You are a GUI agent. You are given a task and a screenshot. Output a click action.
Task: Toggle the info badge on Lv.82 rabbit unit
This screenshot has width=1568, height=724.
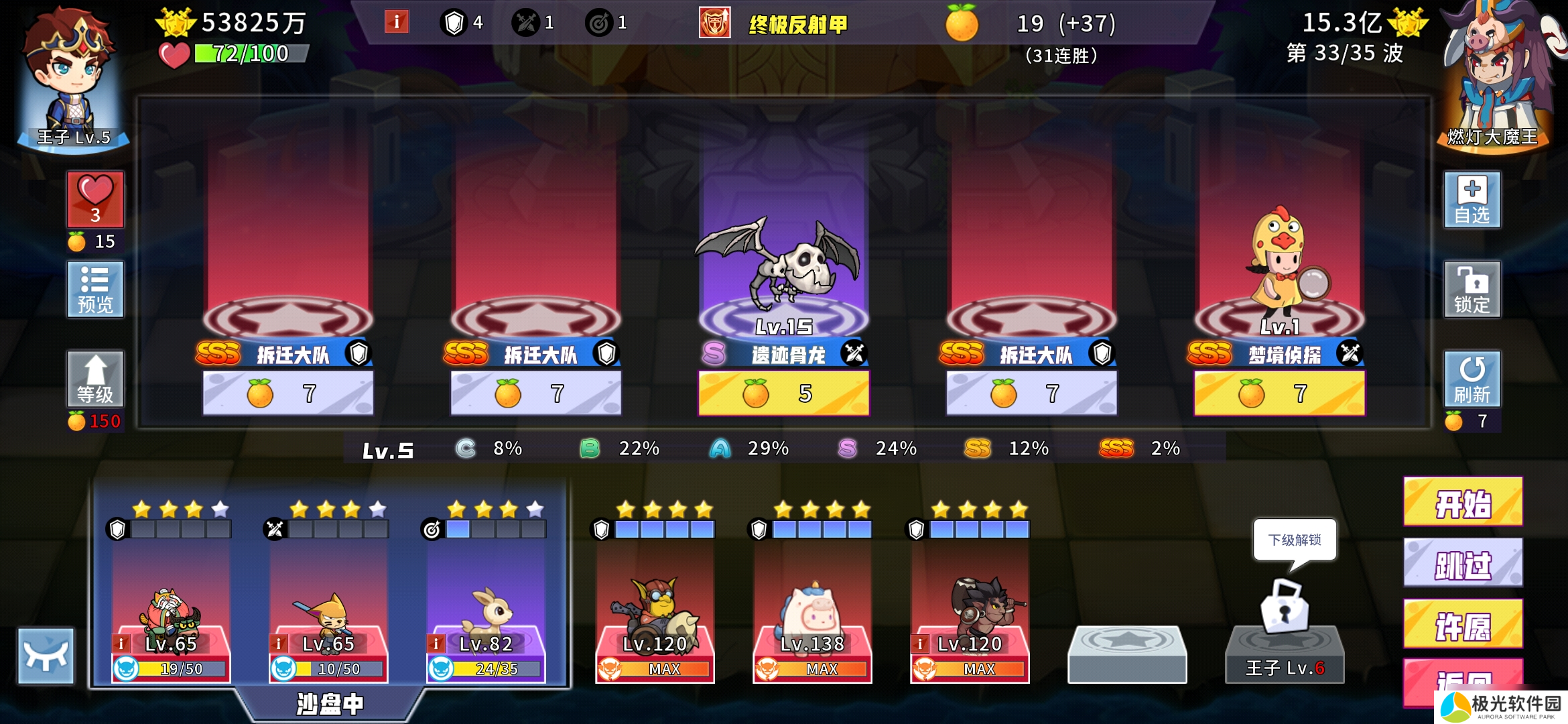tap(438, 644)
